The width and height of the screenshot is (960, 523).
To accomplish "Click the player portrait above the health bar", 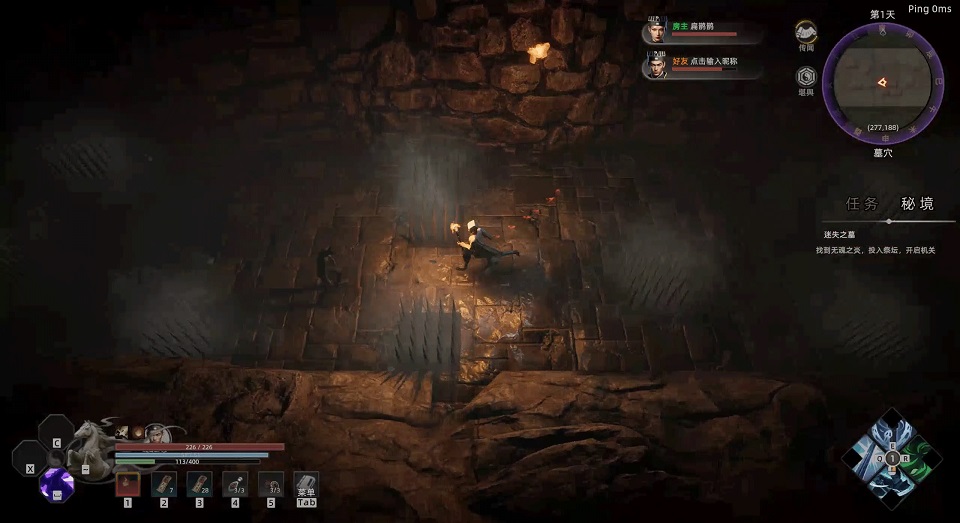I will 156,432.
